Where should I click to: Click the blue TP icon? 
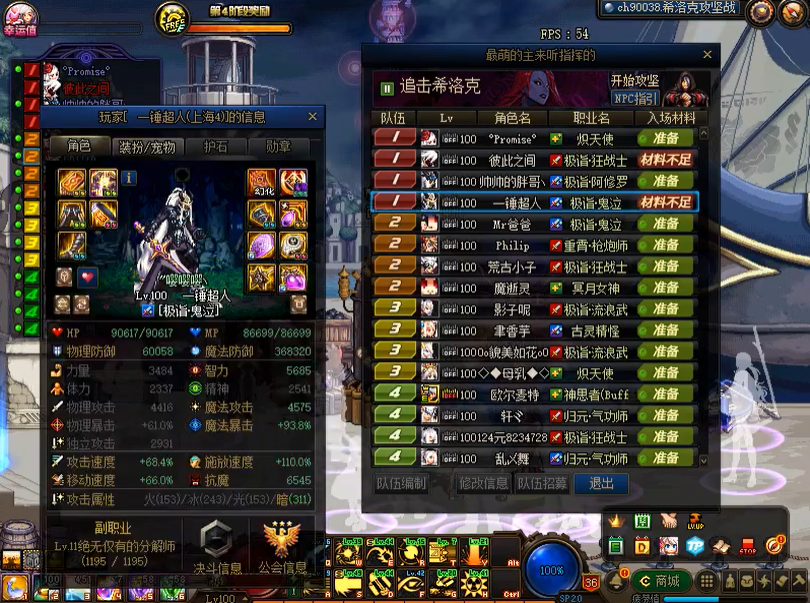click(695, 546)
